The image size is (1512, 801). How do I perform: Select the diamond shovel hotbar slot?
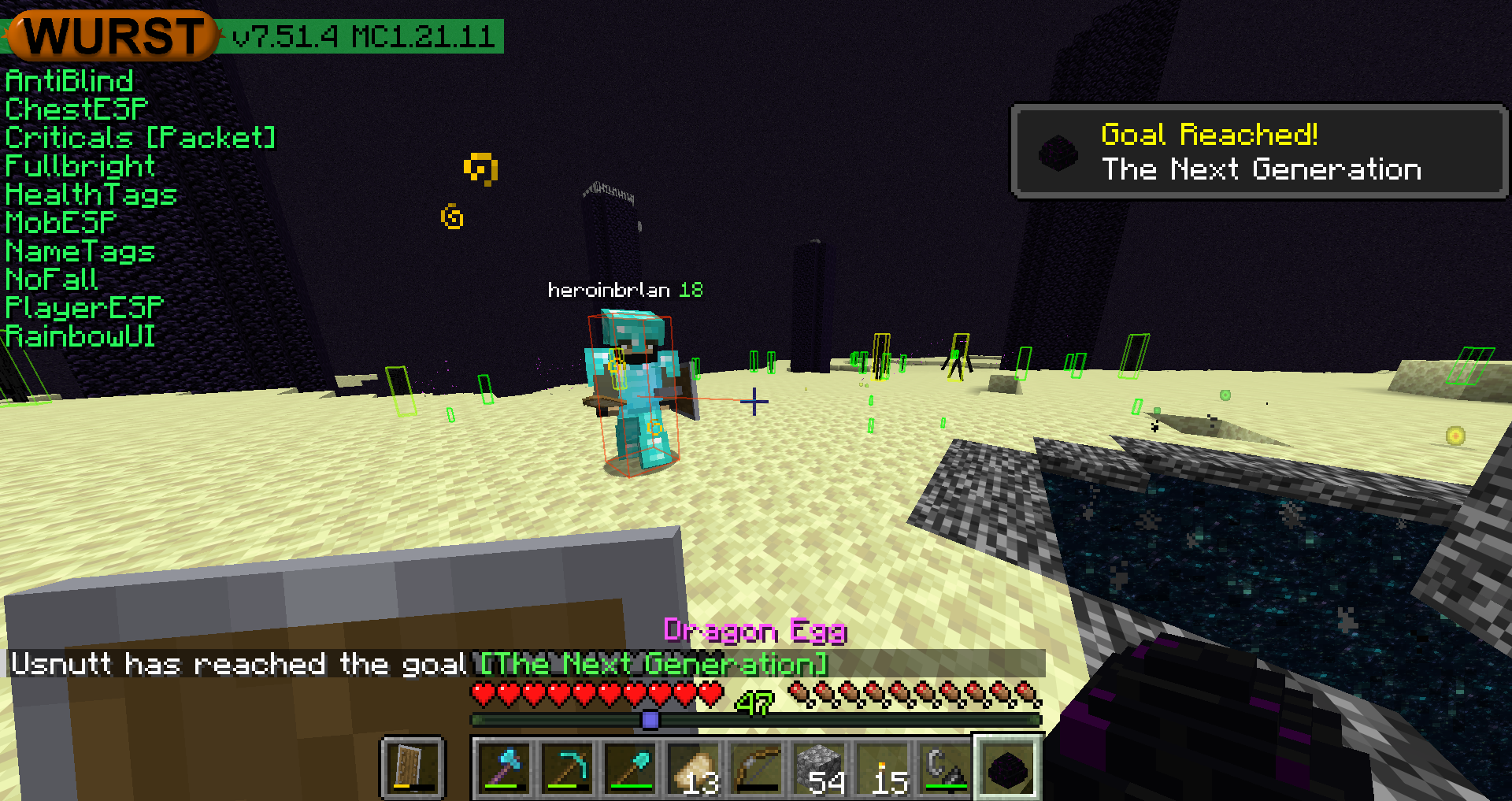pyautogui.click(x=631, y=768)
